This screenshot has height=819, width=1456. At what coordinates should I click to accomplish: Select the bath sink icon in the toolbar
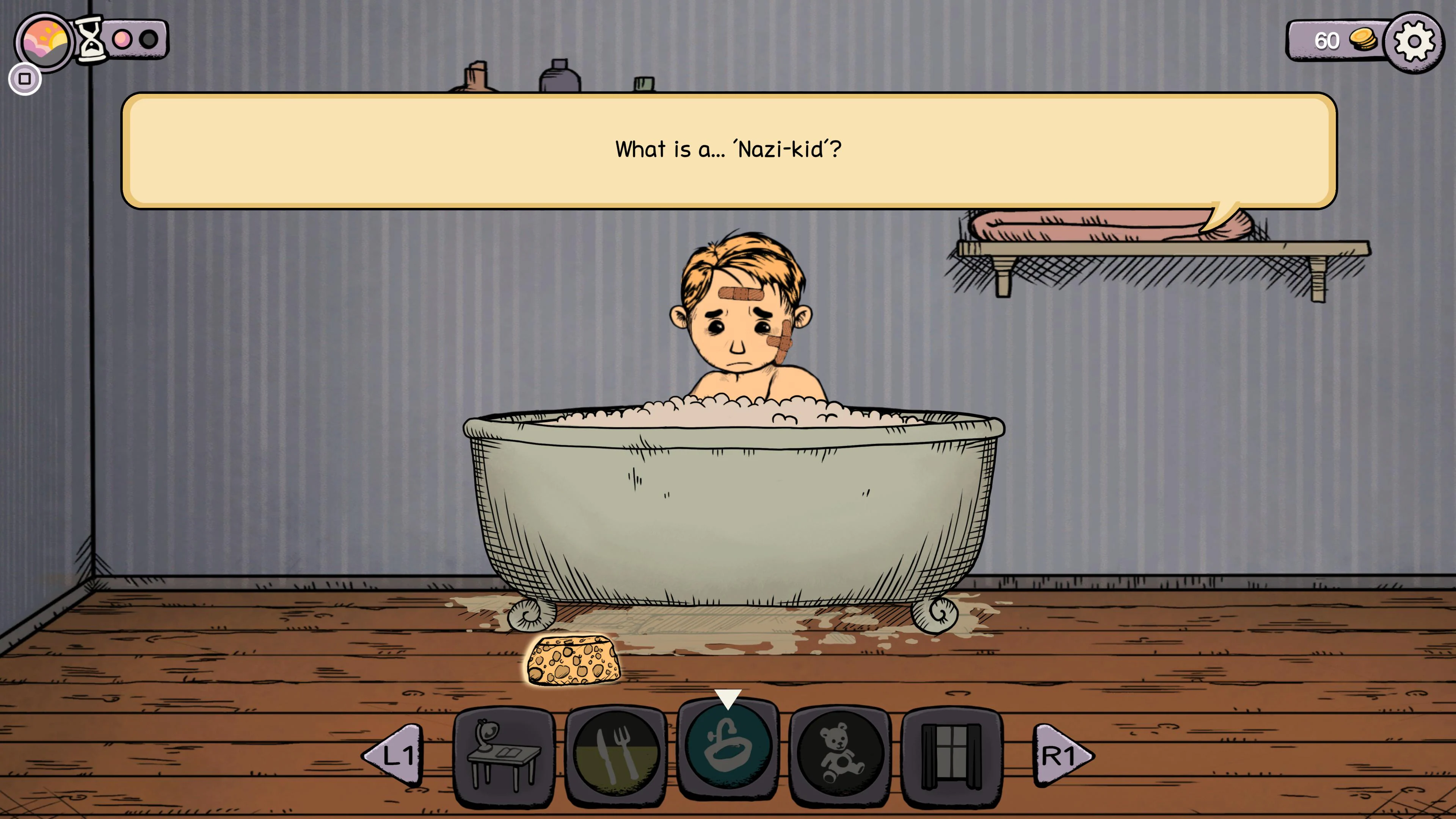click(728, 748)
